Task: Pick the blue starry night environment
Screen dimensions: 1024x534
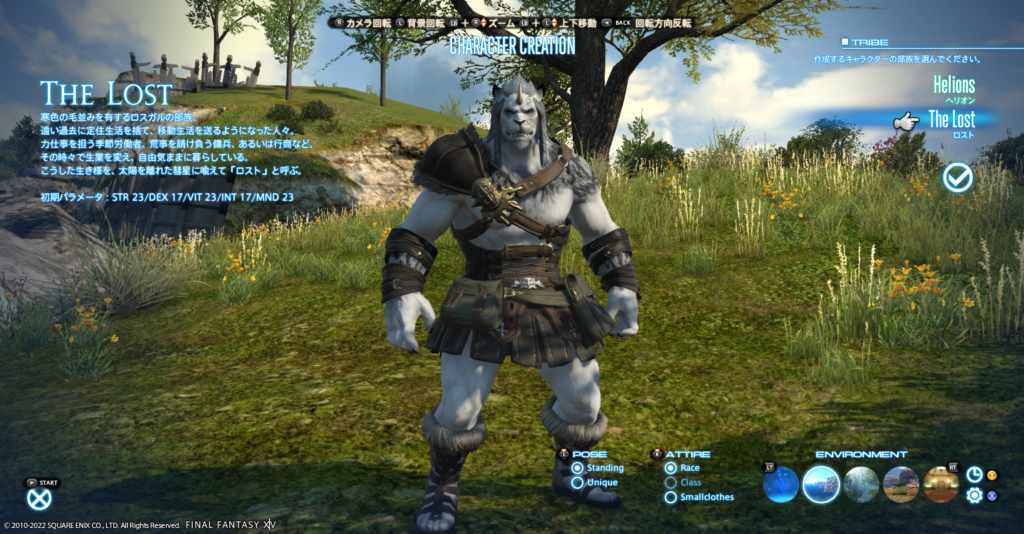Action: coord(781,485)
